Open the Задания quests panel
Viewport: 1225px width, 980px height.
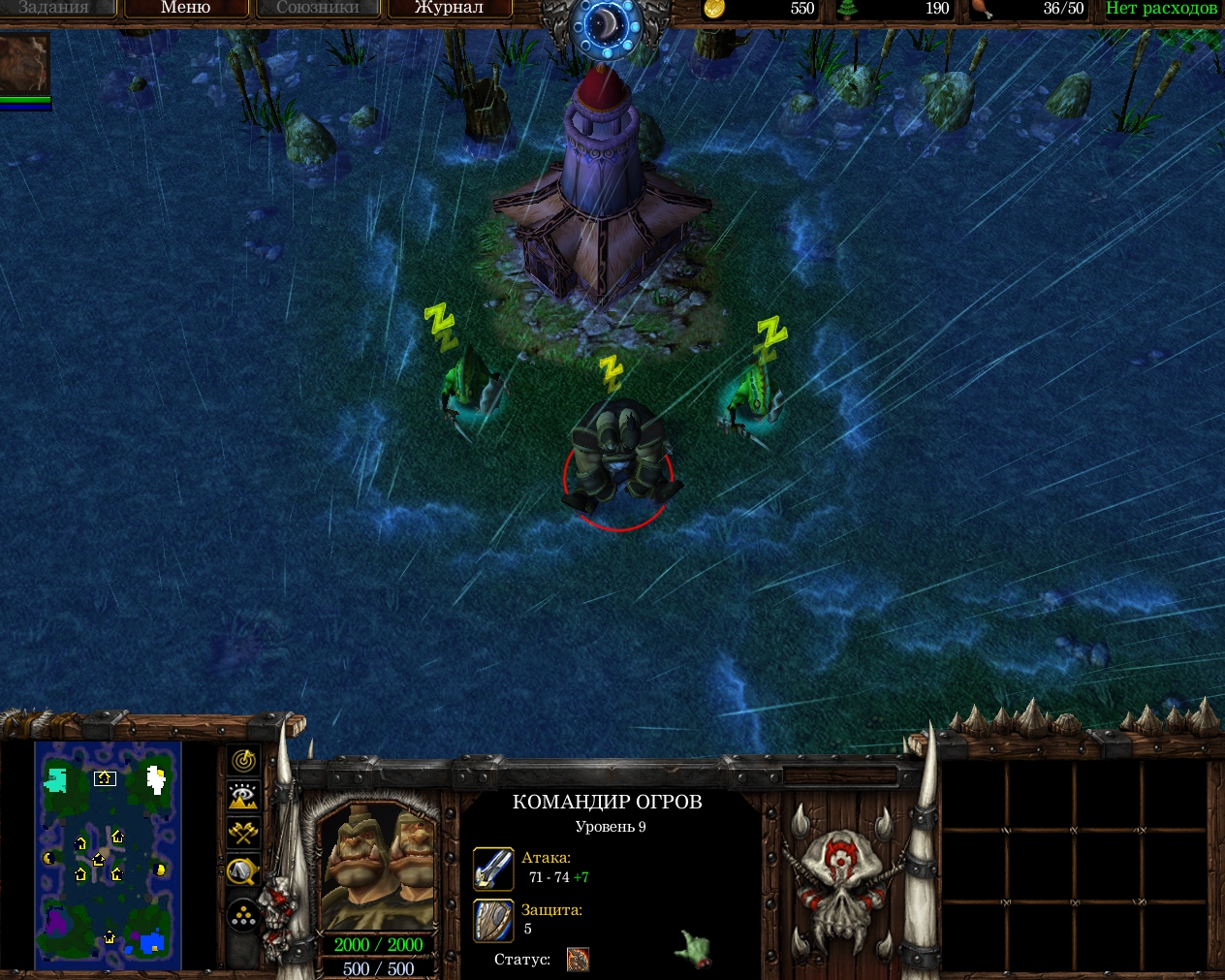tap(54, 8)
